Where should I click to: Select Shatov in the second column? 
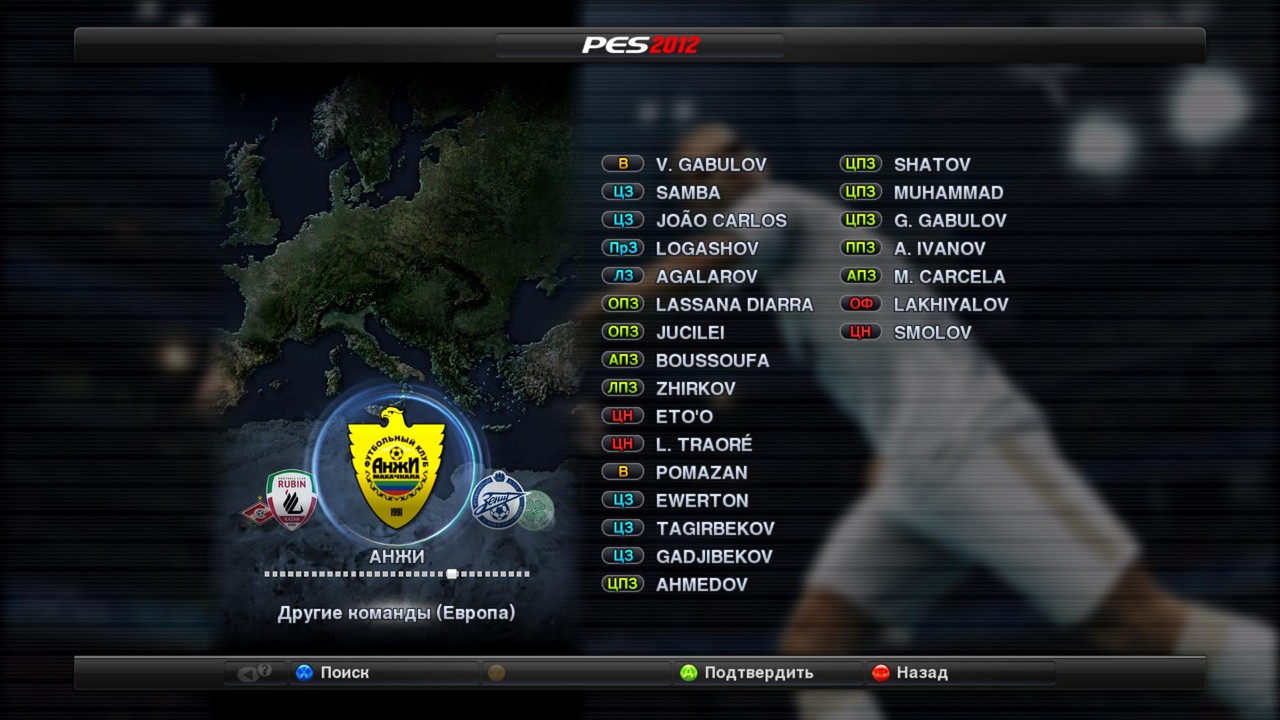tap(931, 165)
